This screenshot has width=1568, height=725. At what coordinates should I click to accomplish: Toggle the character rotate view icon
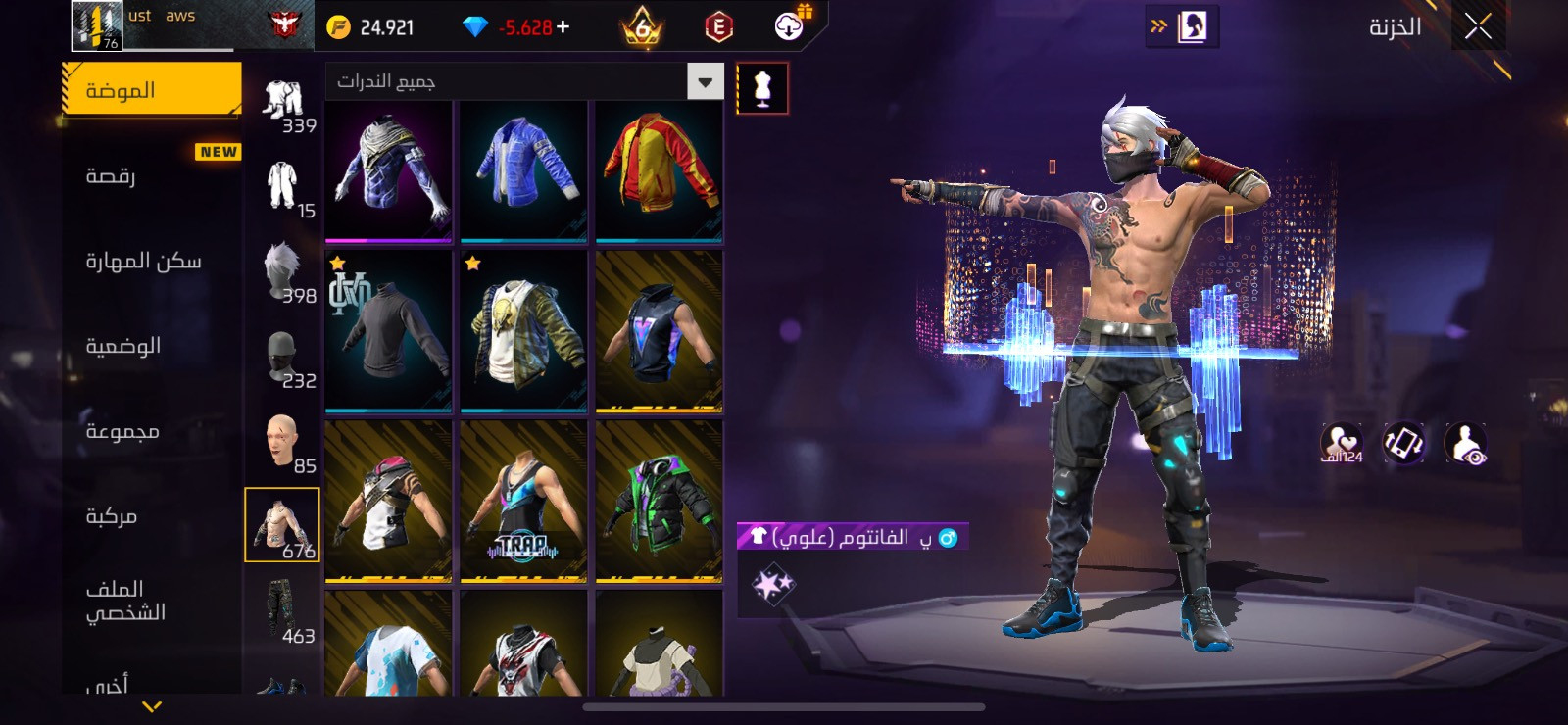[x=1403, y=443]
